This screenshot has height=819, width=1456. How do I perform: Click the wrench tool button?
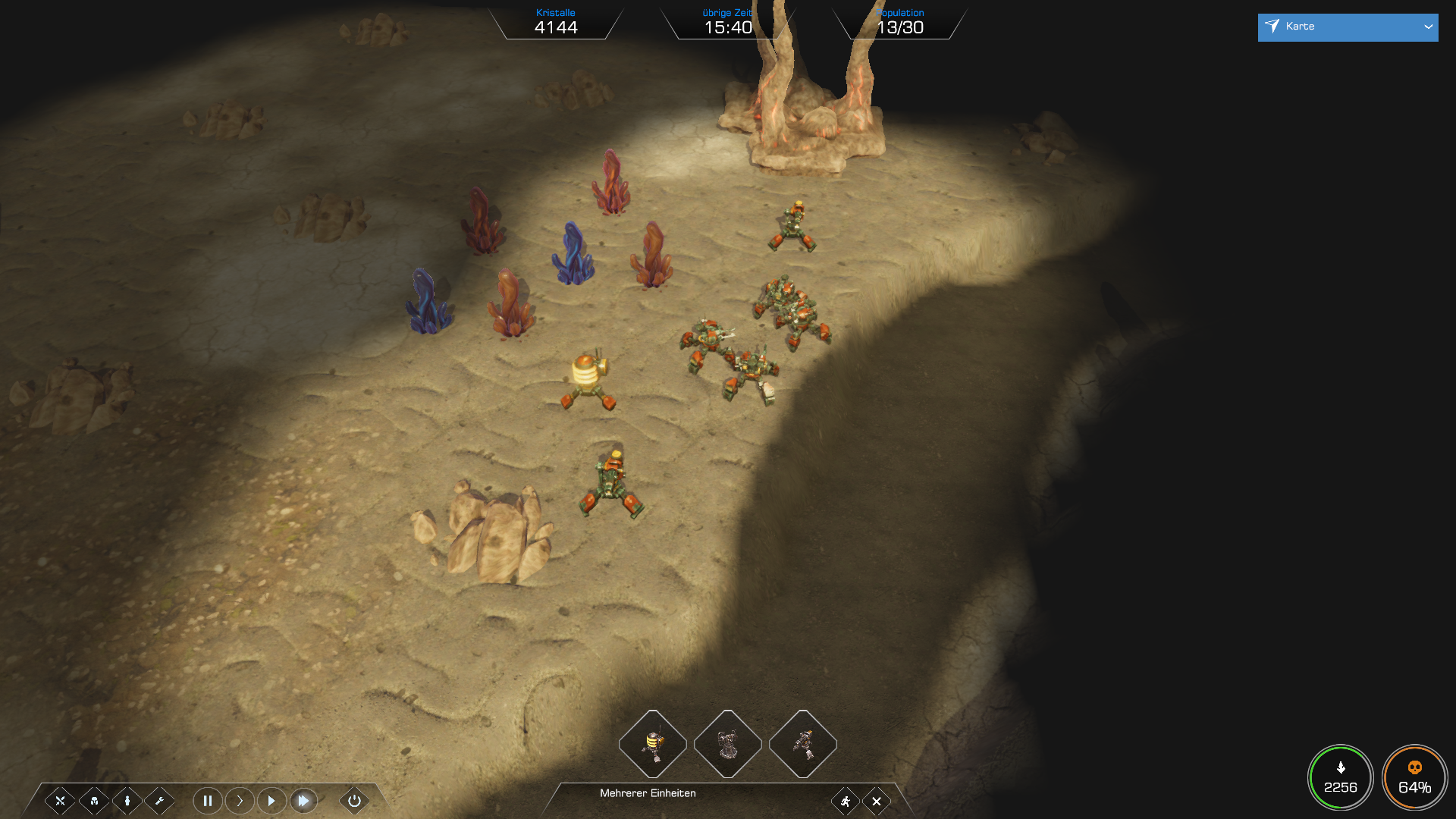pos(160,801)
